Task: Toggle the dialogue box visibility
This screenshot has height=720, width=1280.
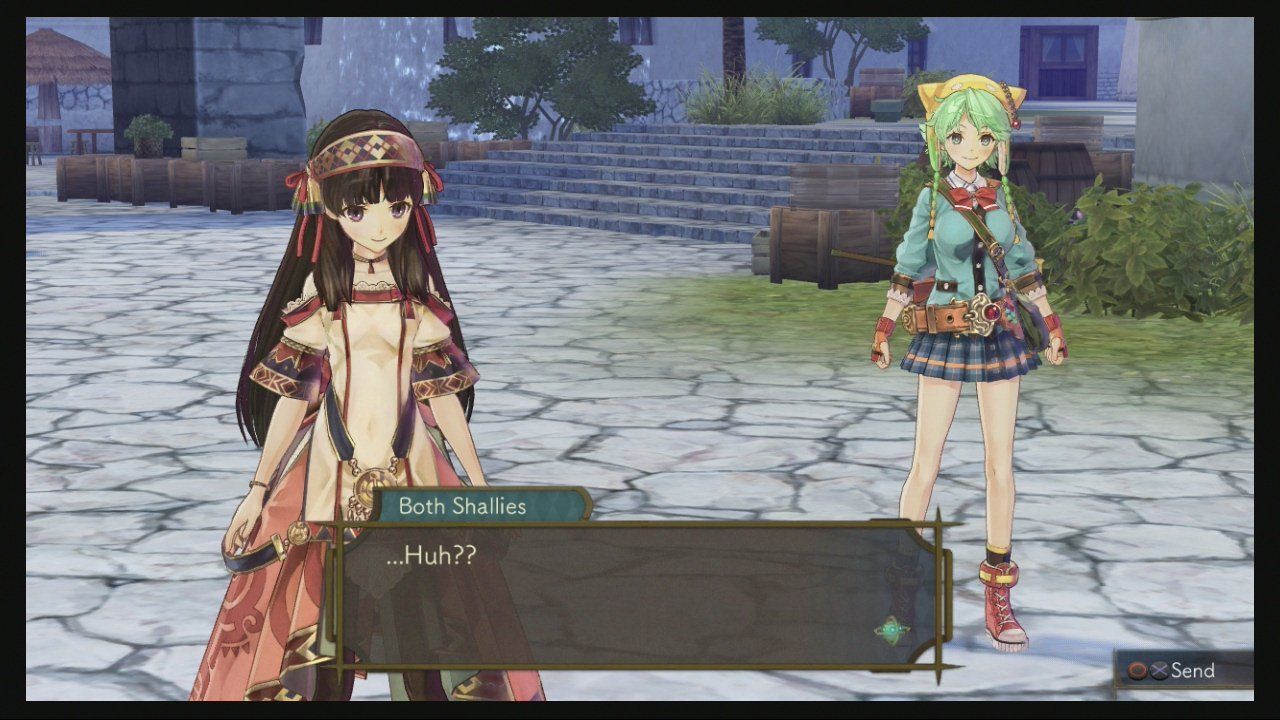Action: [x=640, y=595]
